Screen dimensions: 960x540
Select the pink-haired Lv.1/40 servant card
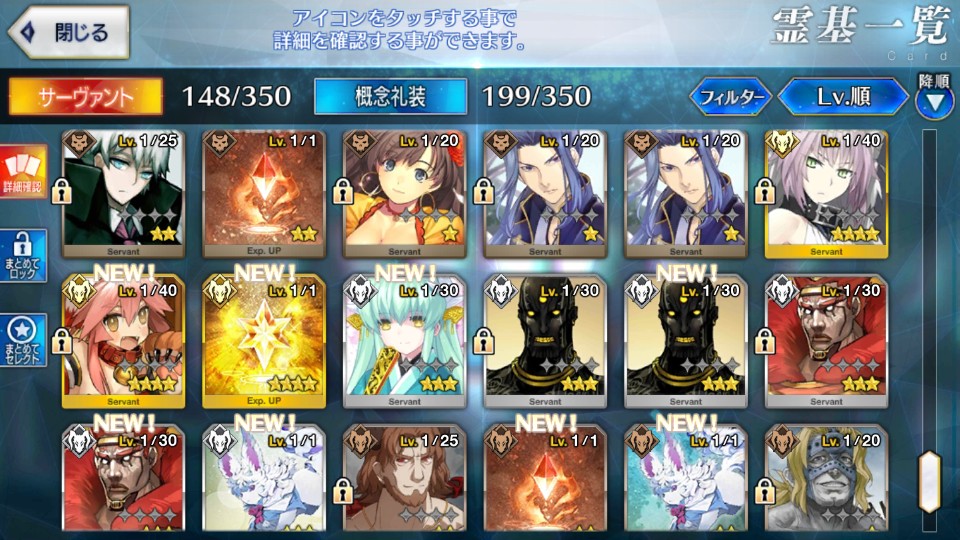click(x=825, y=190)
